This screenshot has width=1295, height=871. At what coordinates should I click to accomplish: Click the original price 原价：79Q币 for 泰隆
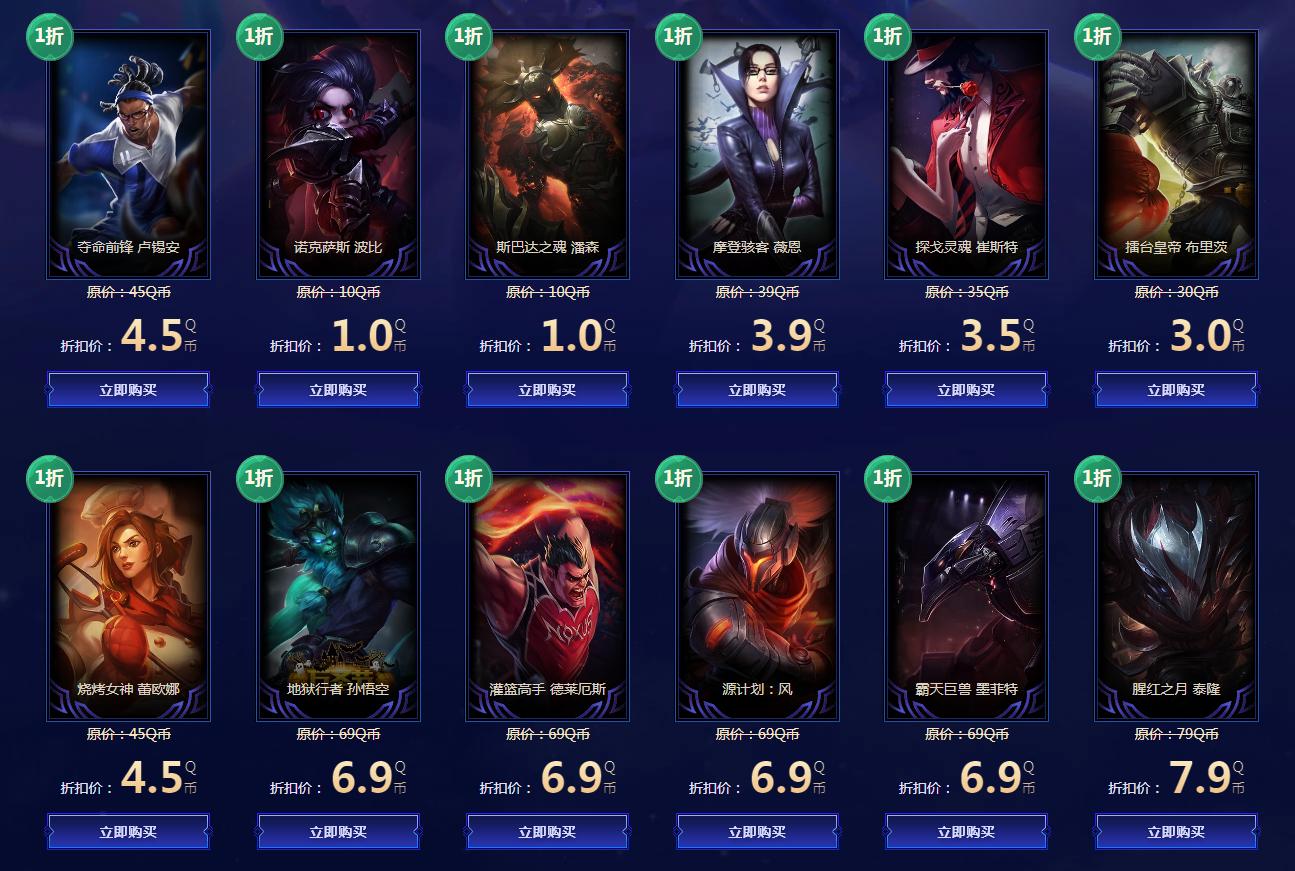(x=1175, y=735)
